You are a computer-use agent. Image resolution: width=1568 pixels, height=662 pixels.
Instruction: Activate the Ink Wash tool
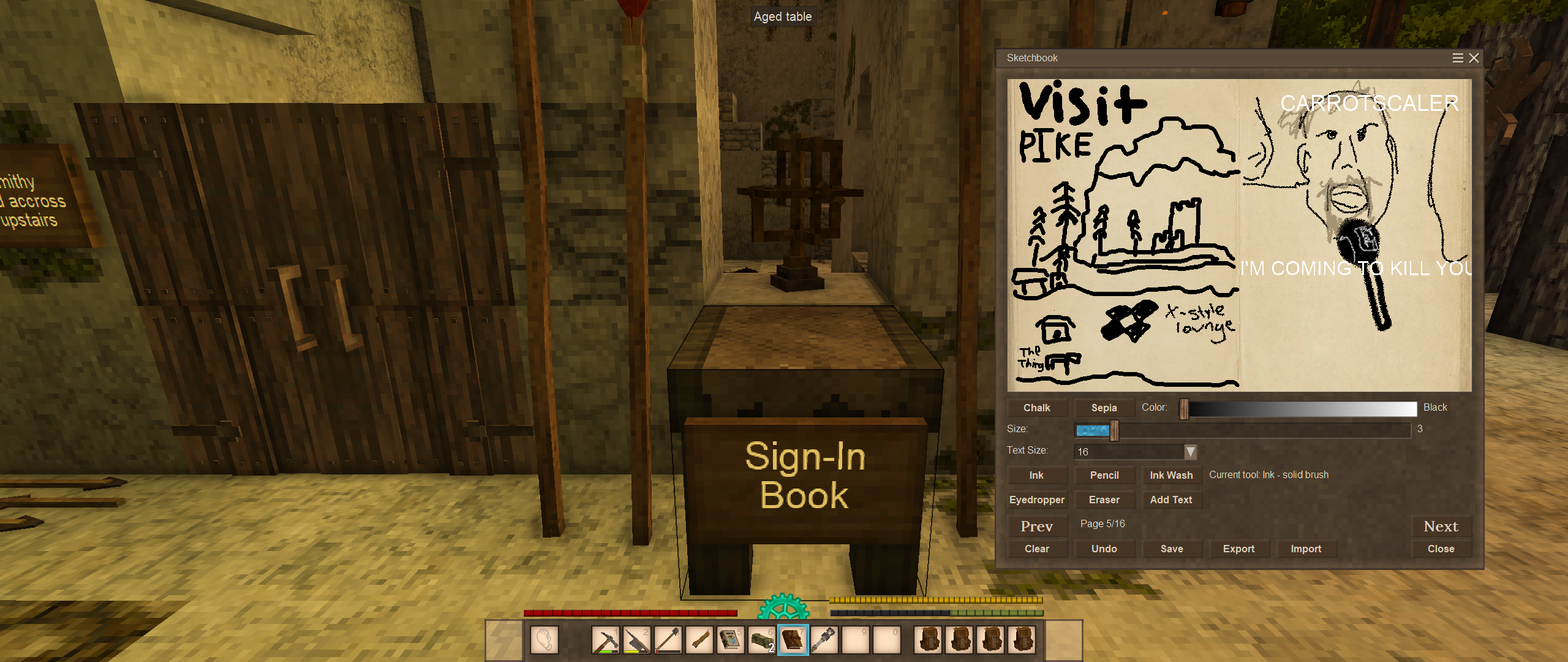[1171, 475]
